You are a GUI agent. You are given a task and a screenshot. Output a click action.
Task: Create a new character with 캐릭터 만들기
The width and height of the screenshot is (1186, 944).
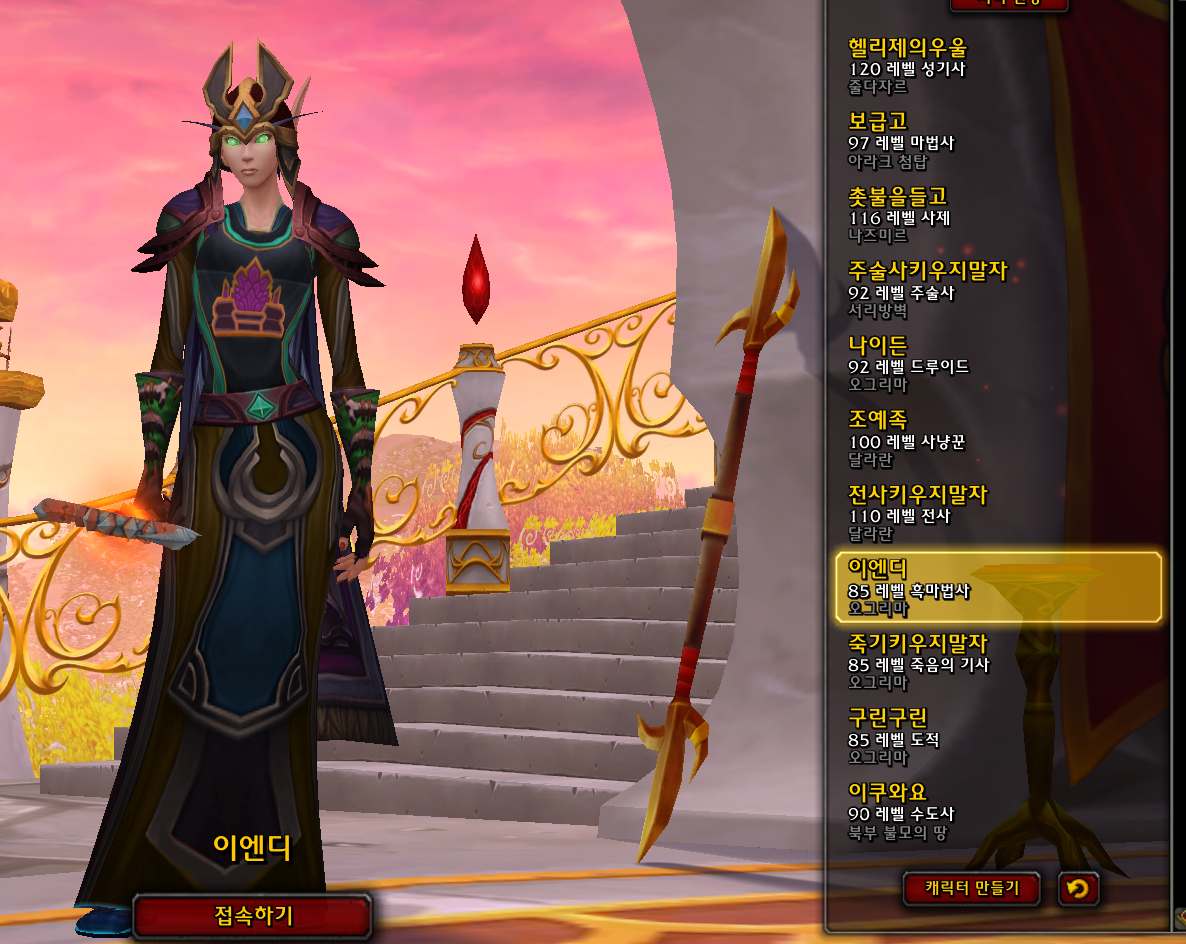point(971,887)
